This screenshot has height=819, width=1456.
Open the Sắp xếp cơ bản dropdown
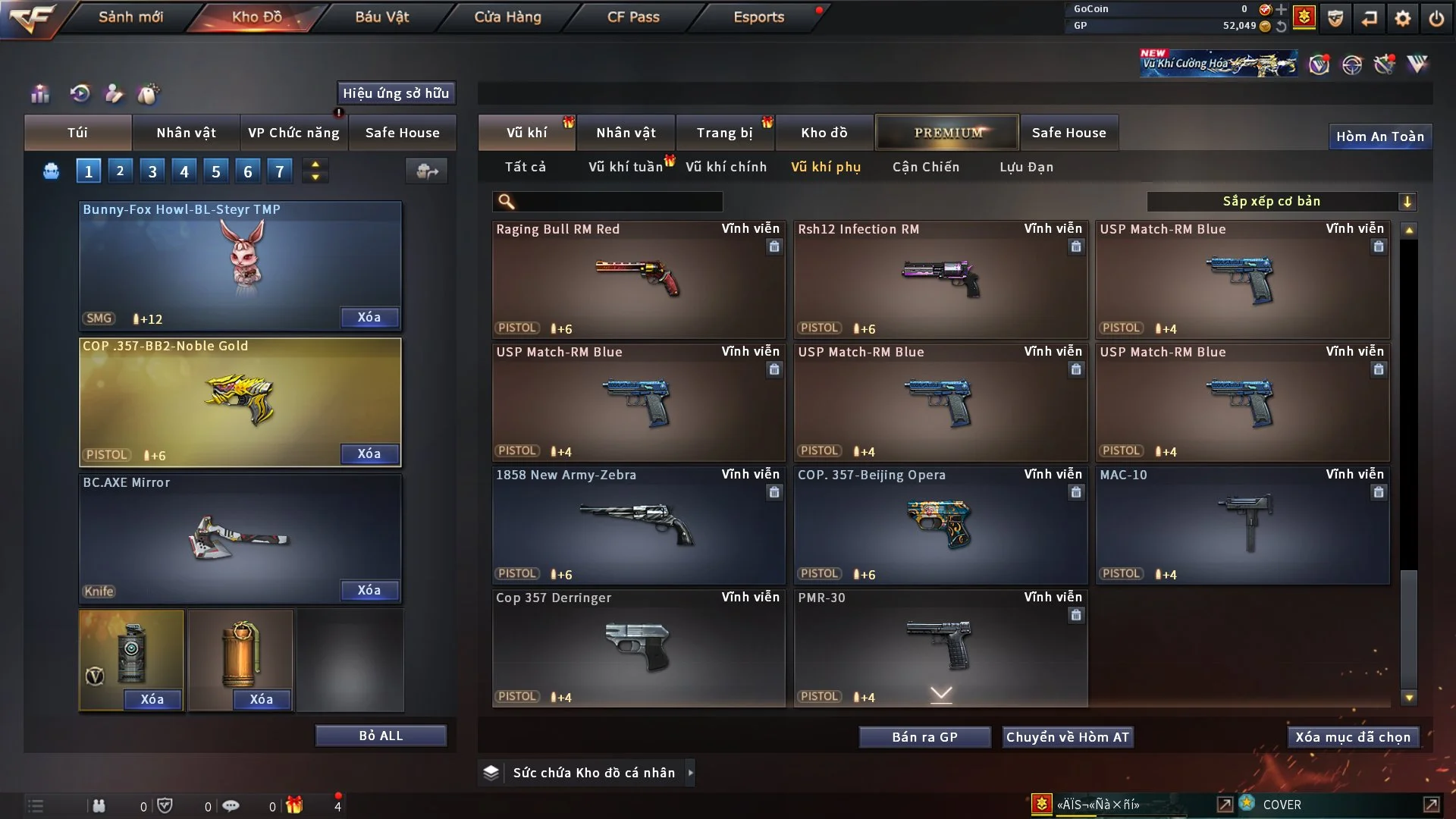click(x=1281, y=201)
